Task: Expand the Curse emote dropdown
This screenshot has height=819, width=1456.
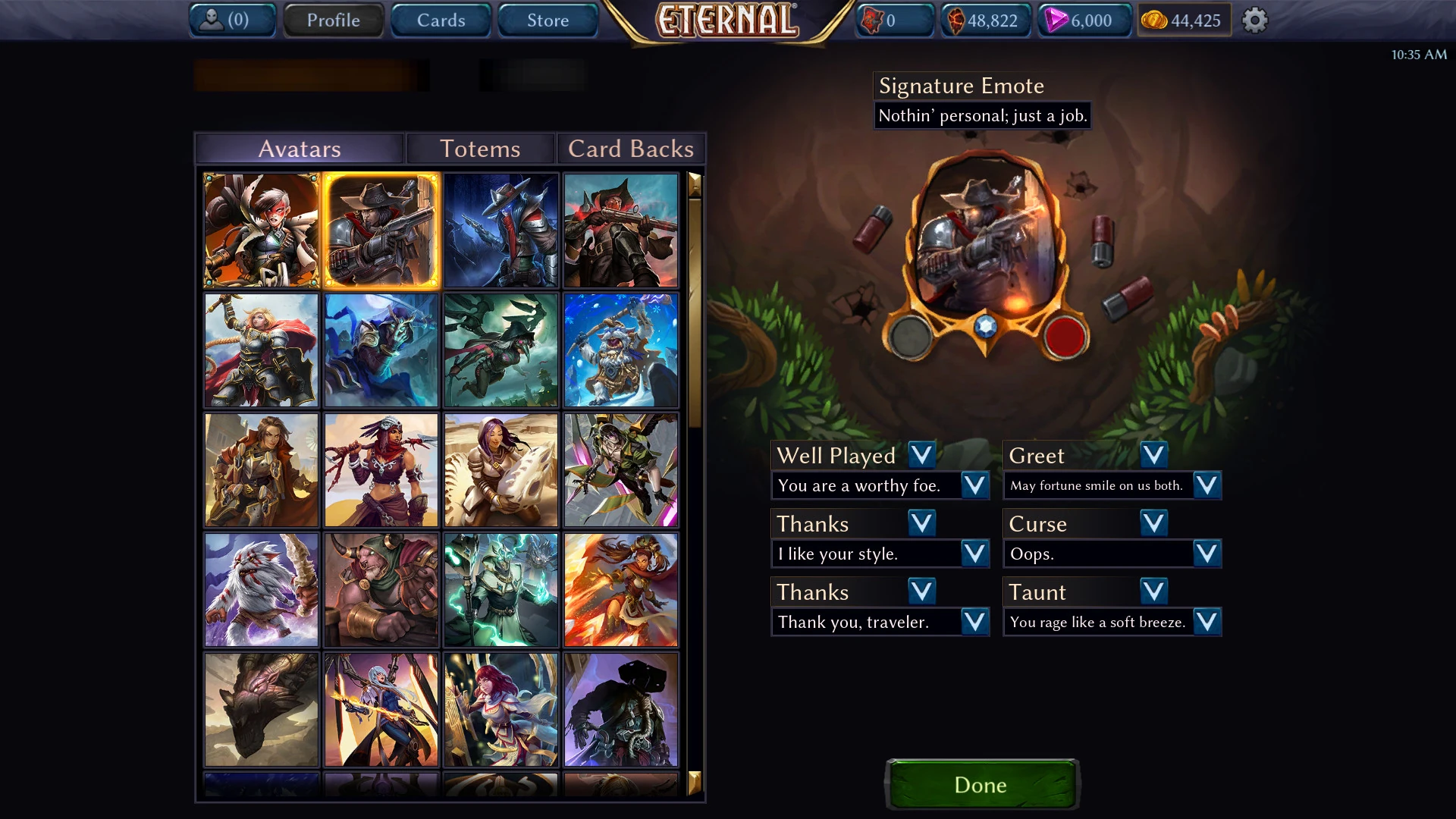Action: pyautogui.click(x=1152, y=522)
